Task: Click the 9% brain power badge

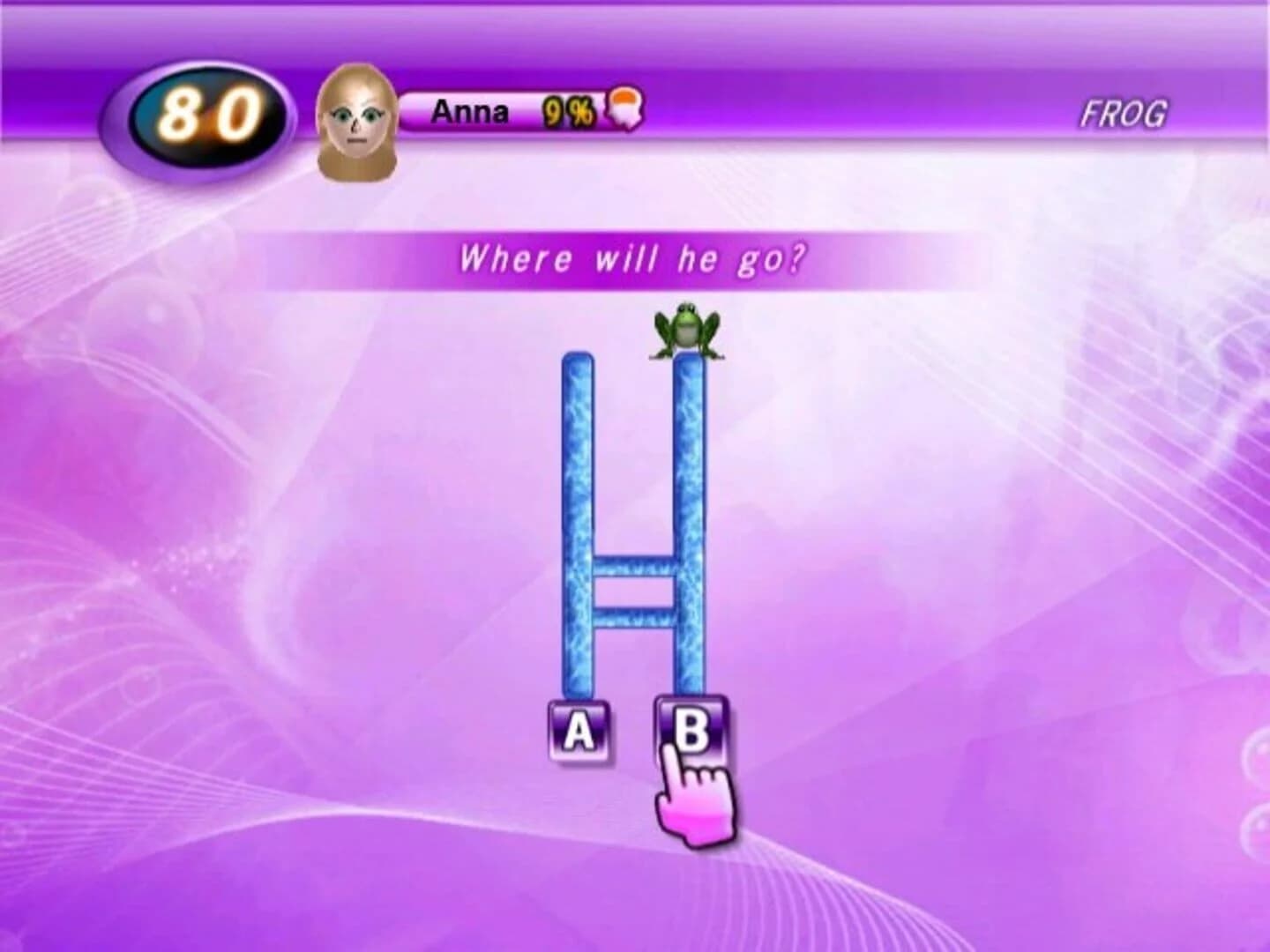Action: click(x=571, y=109)
